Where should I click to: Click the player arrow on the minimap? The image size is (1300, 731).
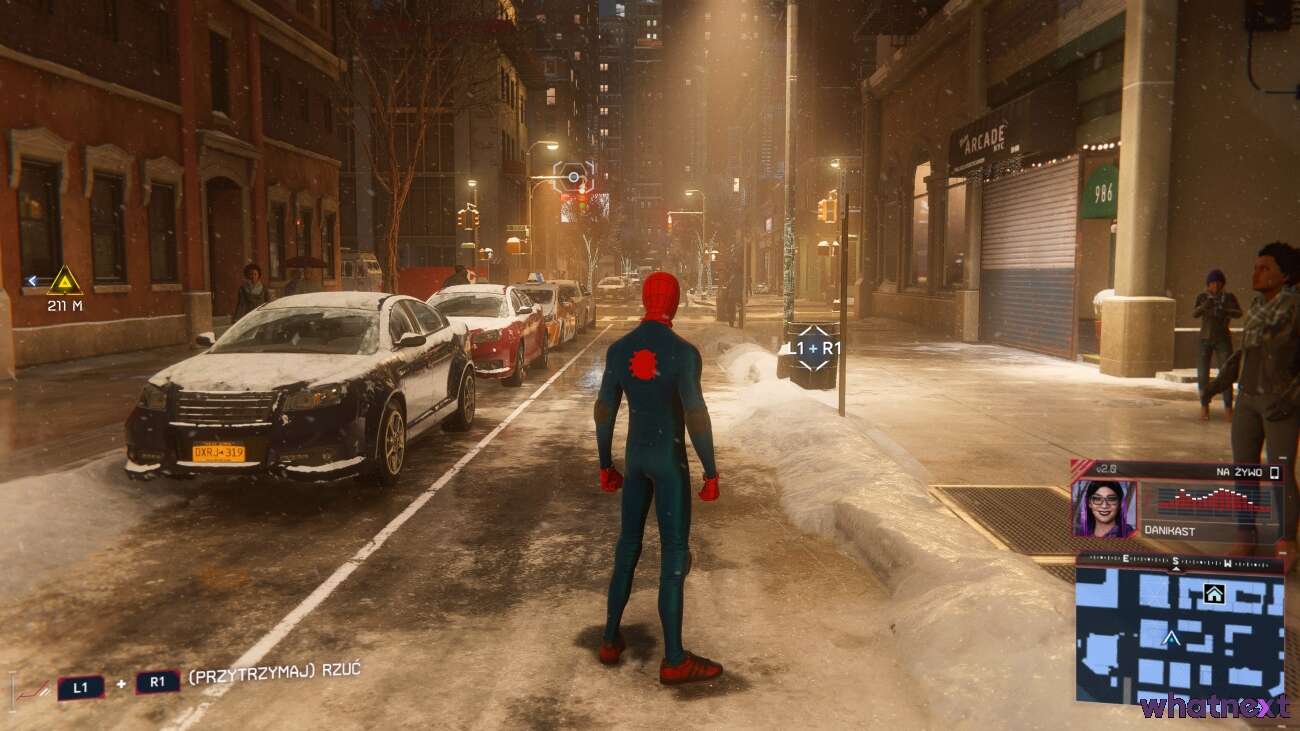click(x=1171, y=637)
